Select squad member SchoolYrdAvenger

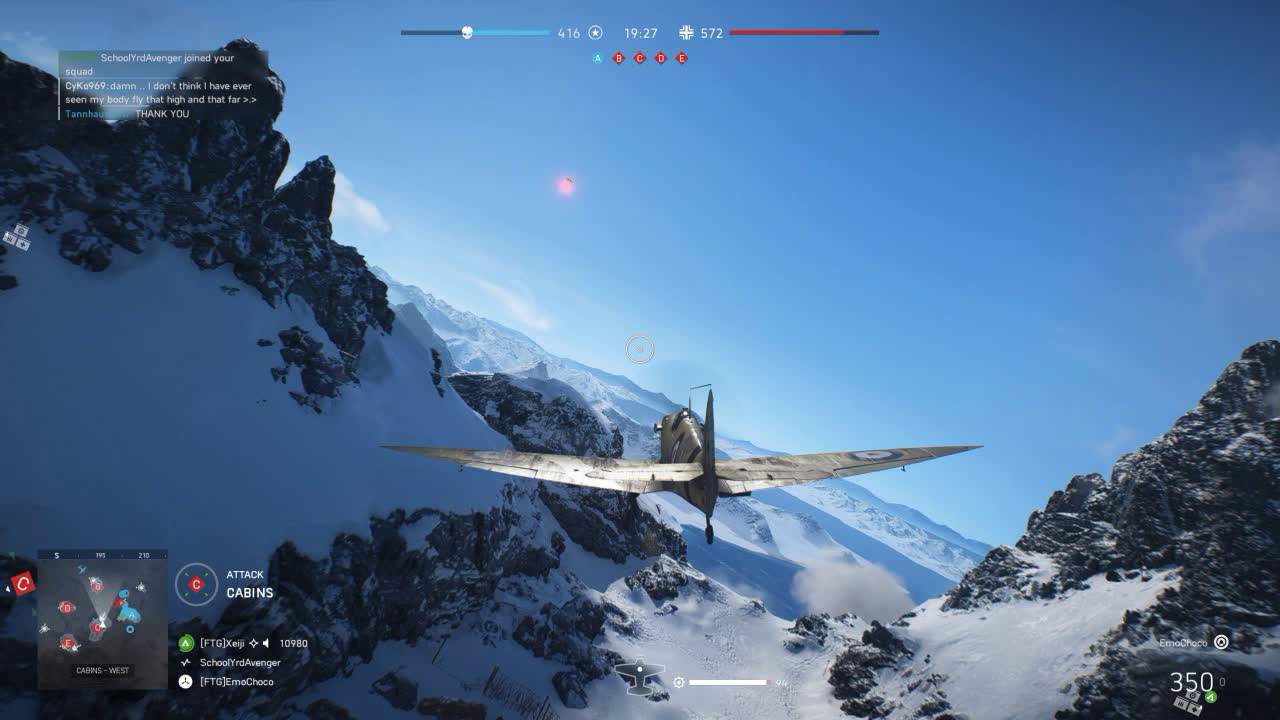click(x=240, y=662)
